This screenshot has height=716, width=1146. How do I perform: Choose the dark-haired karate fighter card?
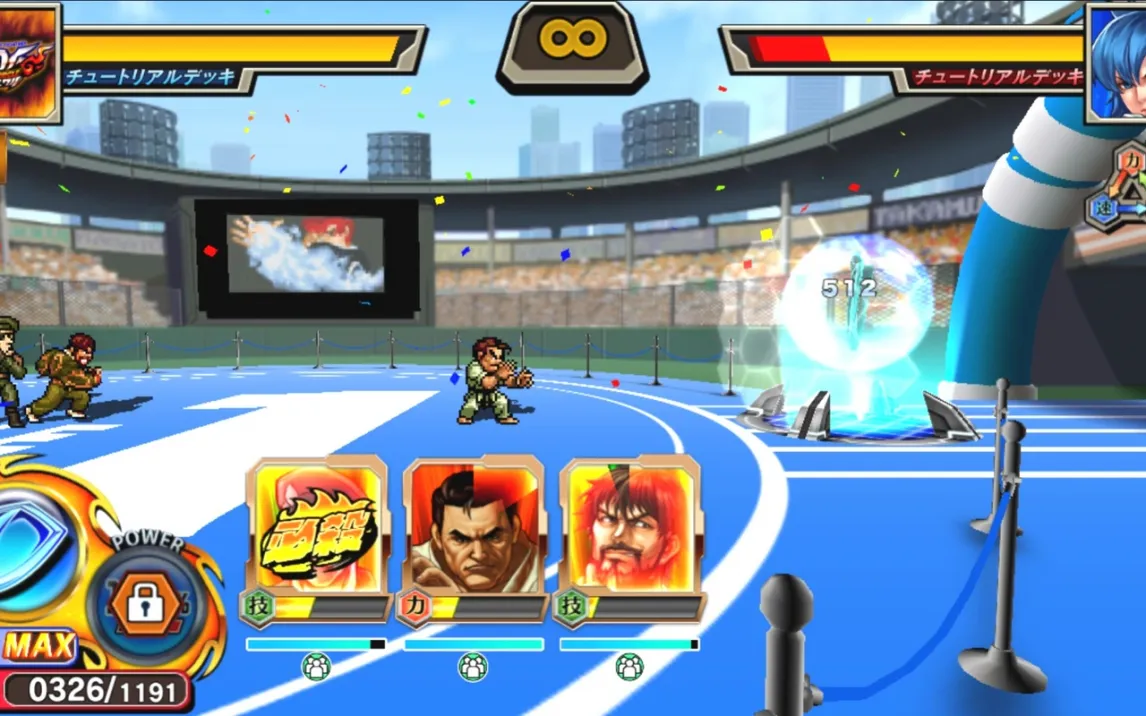pyautogui.click(x=473, y=528)
